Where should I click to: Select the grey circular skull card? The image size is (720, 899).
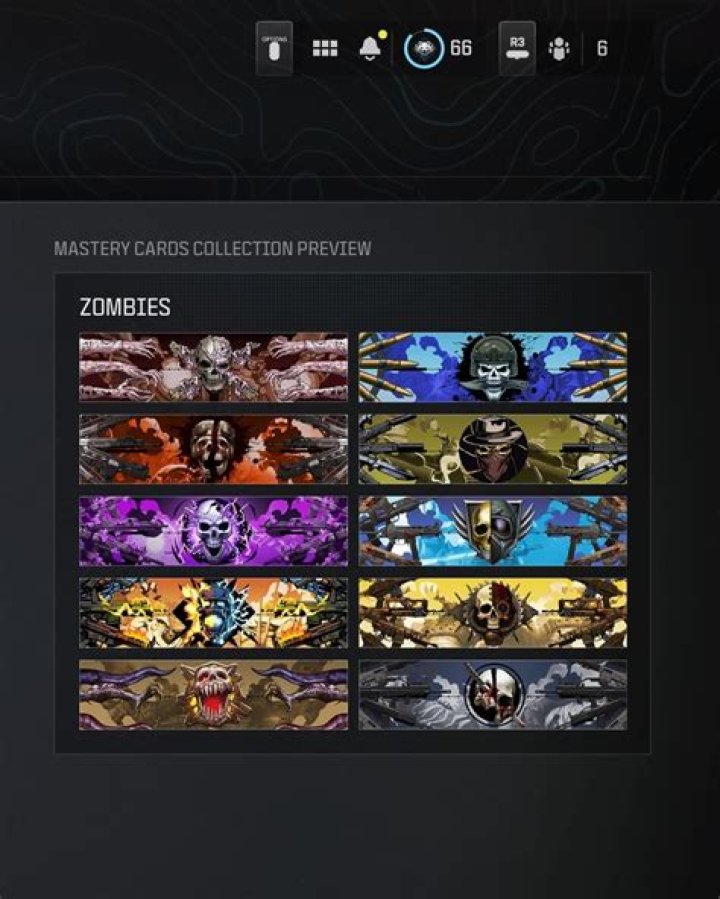click(x=493, y=694)
